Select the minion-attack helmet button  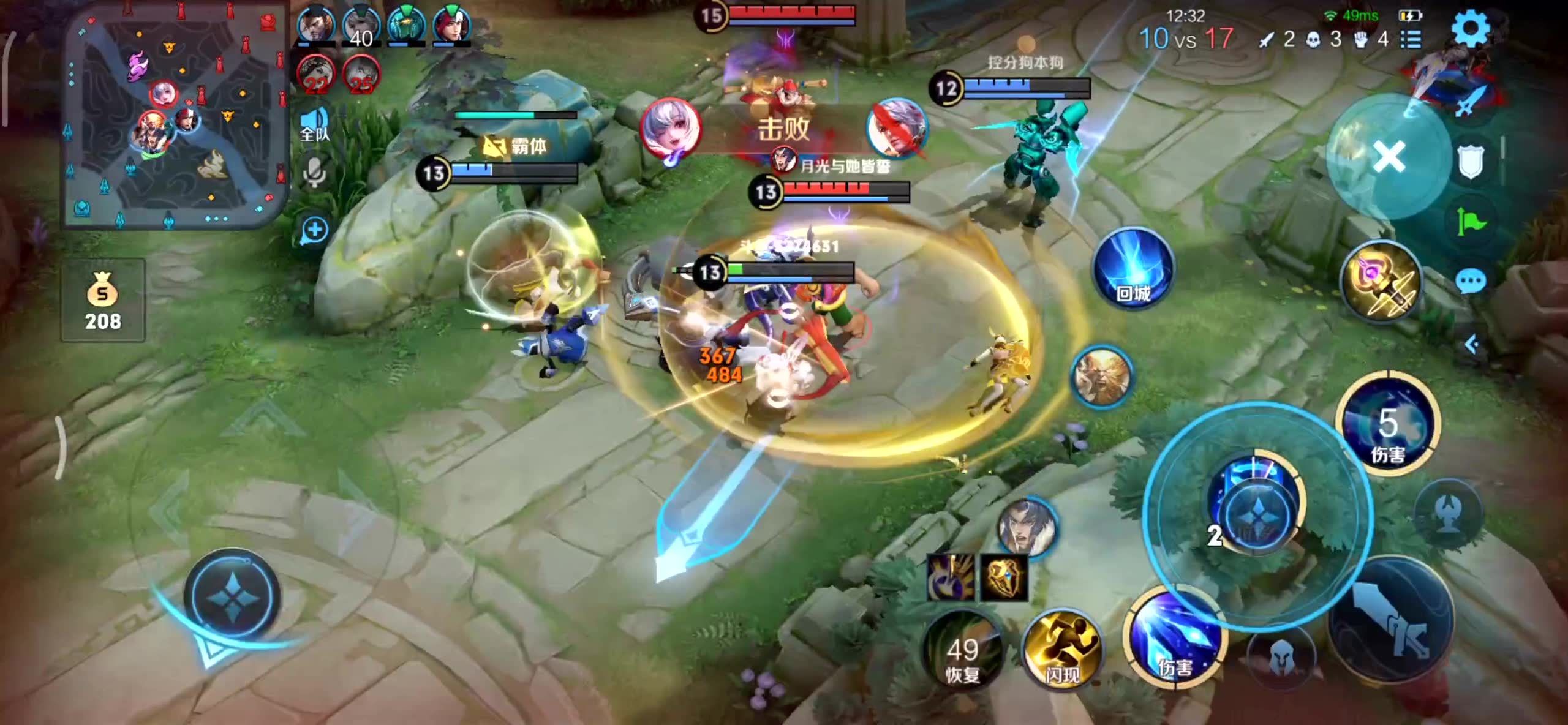(x=1281, y=659)
